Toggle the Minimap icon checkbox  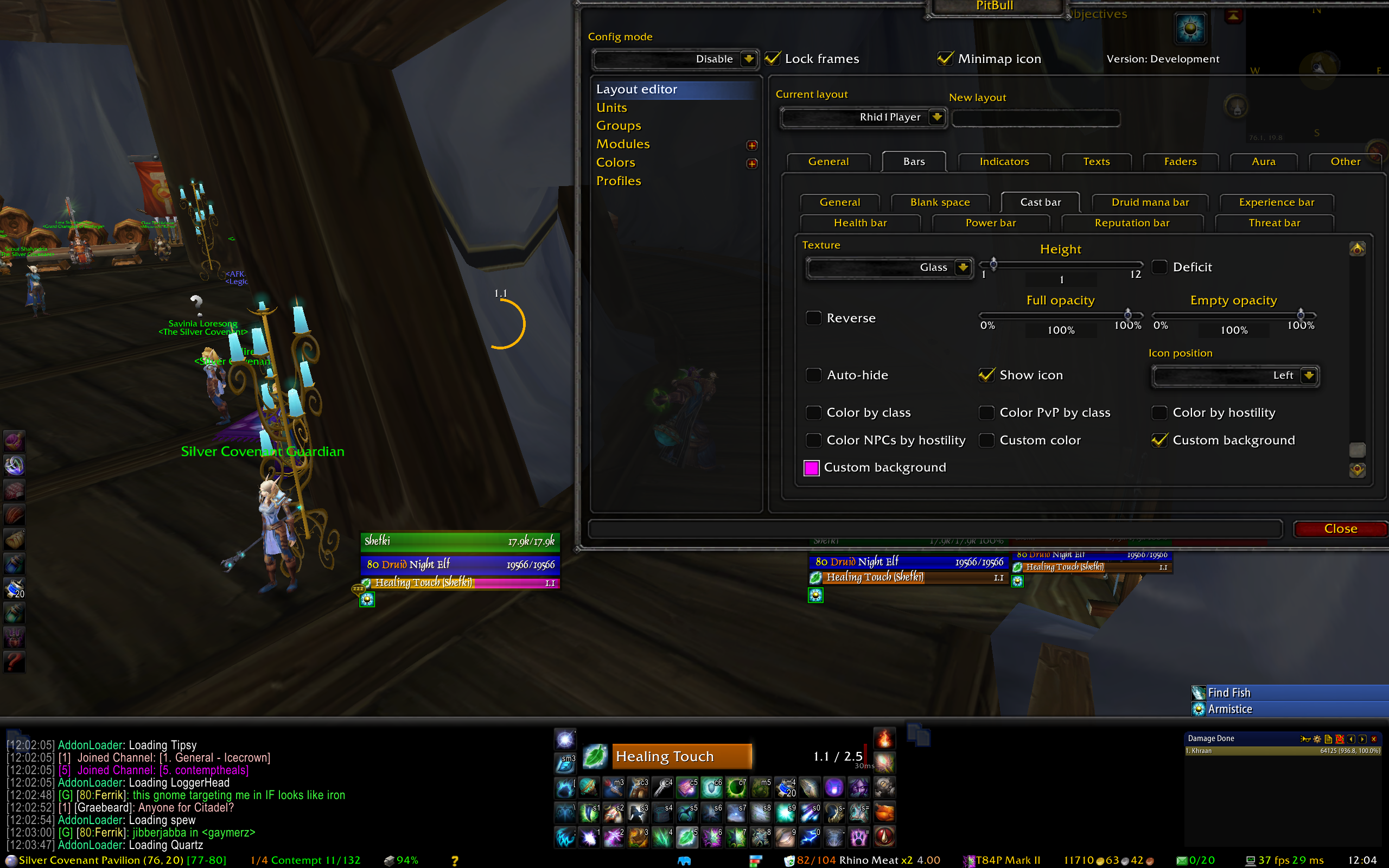[x=945, y=59]
